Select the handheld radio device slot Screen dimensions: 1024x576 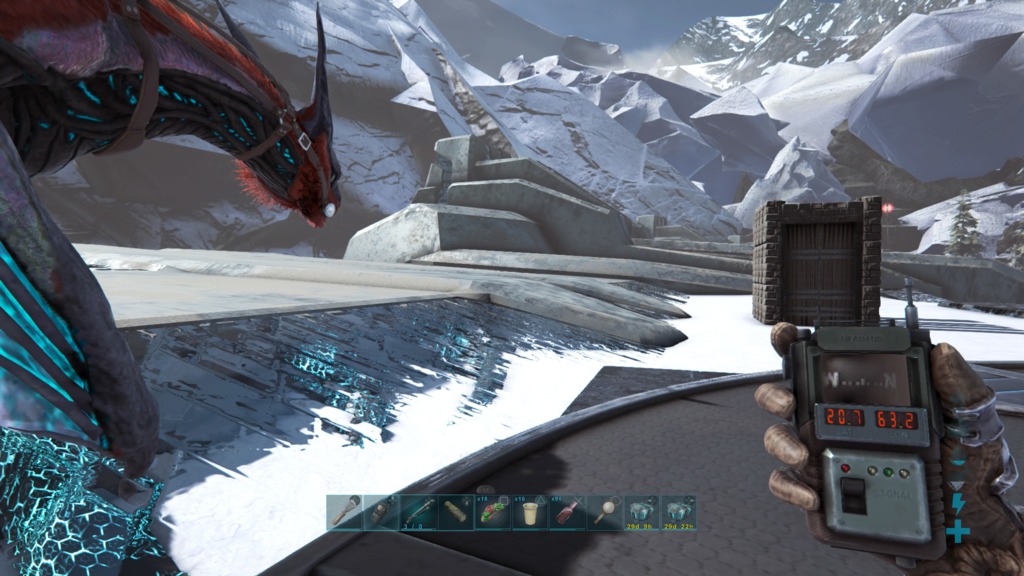tap(381, 512)
